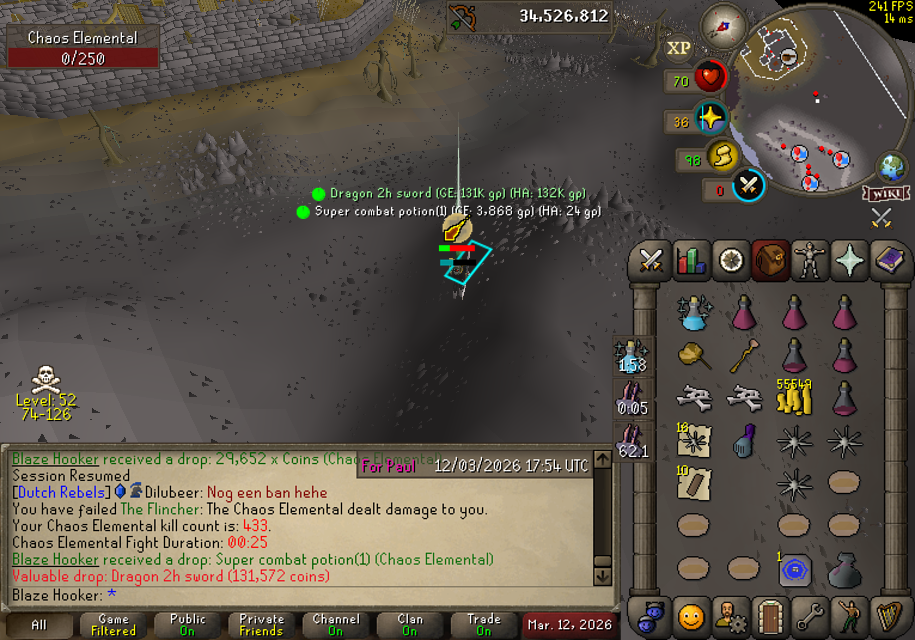Screen dimensions: 915x640
Task: Switch to the Skills tab
Action: point(691,260)
